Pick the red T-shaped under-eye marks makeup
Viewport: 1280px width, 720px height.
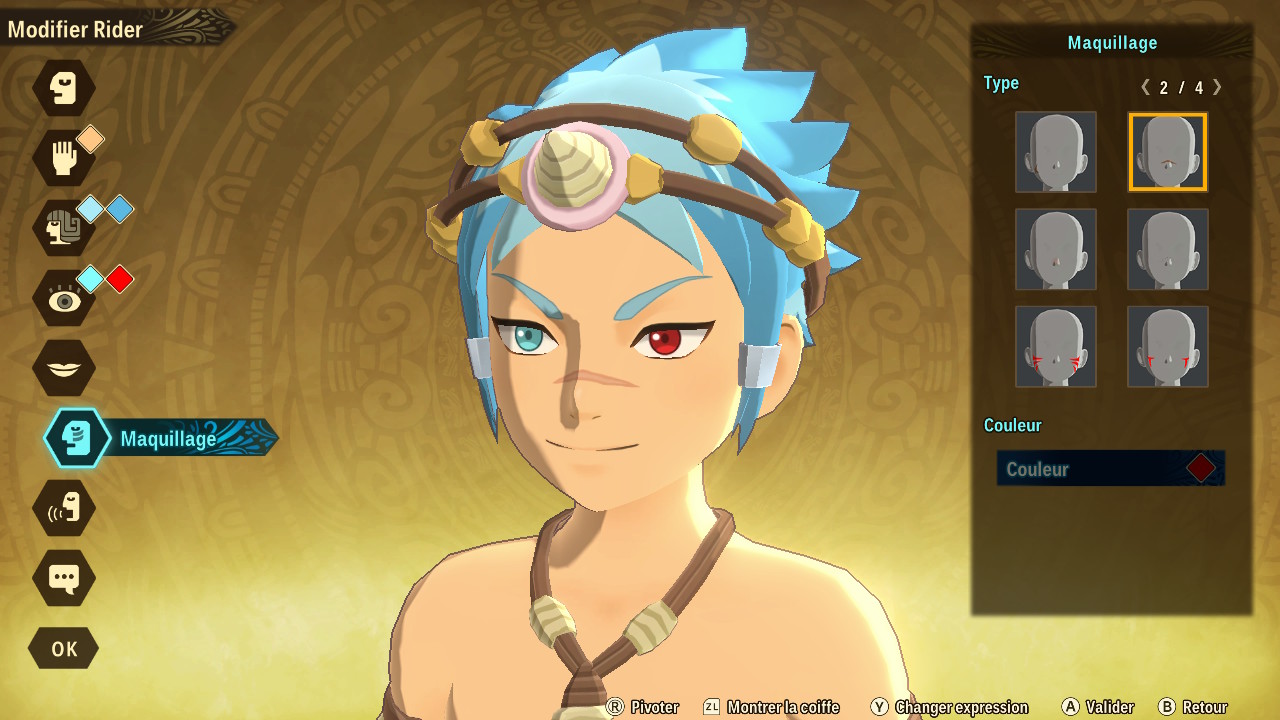(x=1167, y=346)
